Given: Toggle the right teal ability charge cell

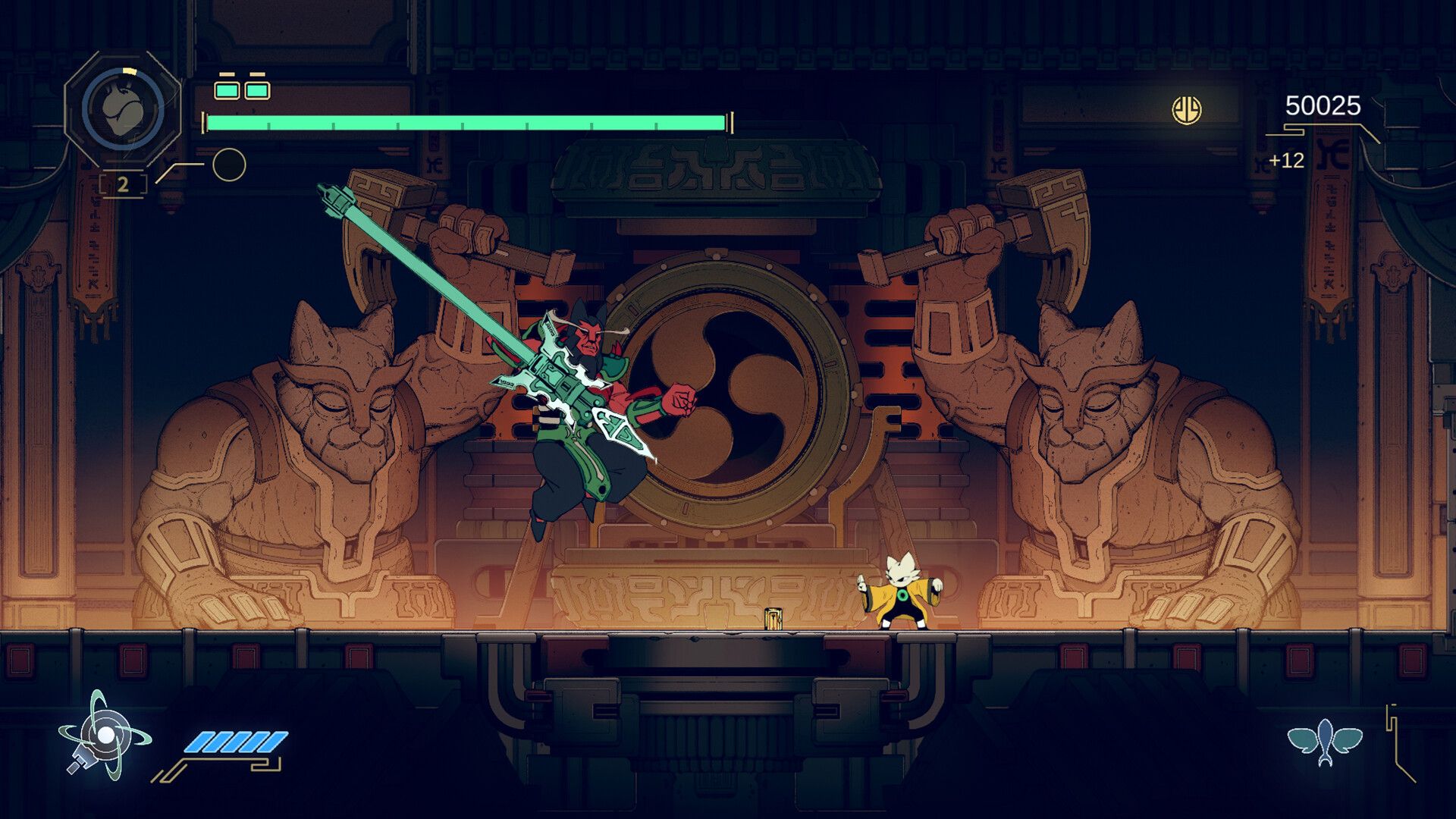Looking at the screenshot, I should [256, 89].
